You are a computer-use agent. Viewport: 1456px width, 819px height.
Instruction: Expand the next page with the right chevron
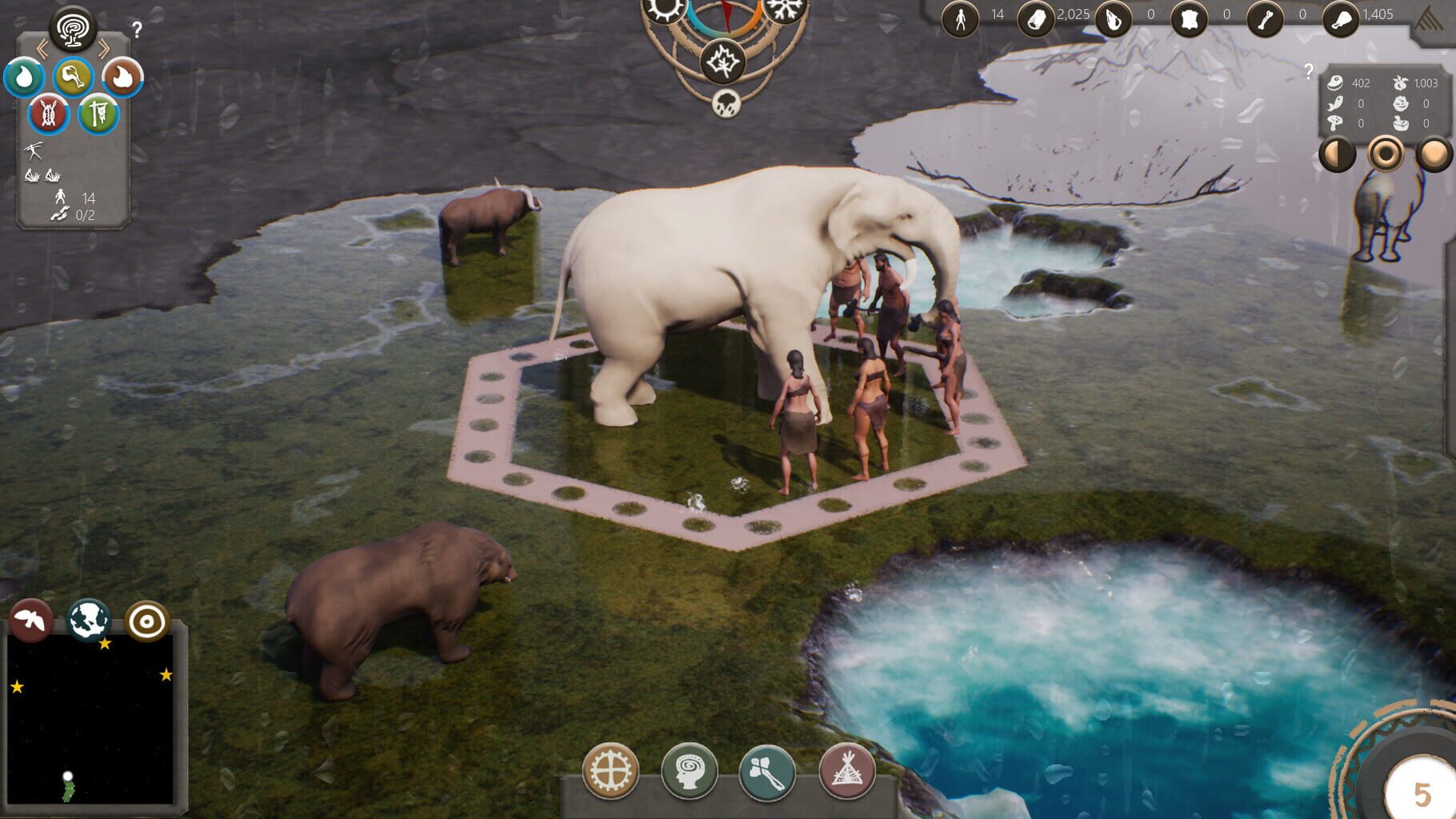pos(105,46)
